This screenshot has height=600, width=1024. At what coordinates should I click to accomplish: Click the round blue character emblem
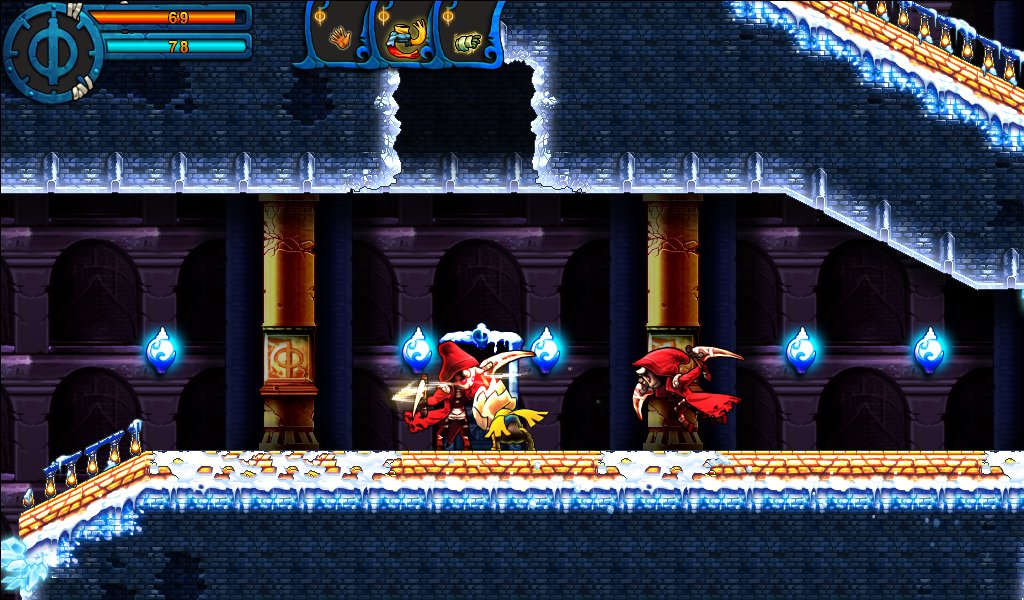coord(51,51)
